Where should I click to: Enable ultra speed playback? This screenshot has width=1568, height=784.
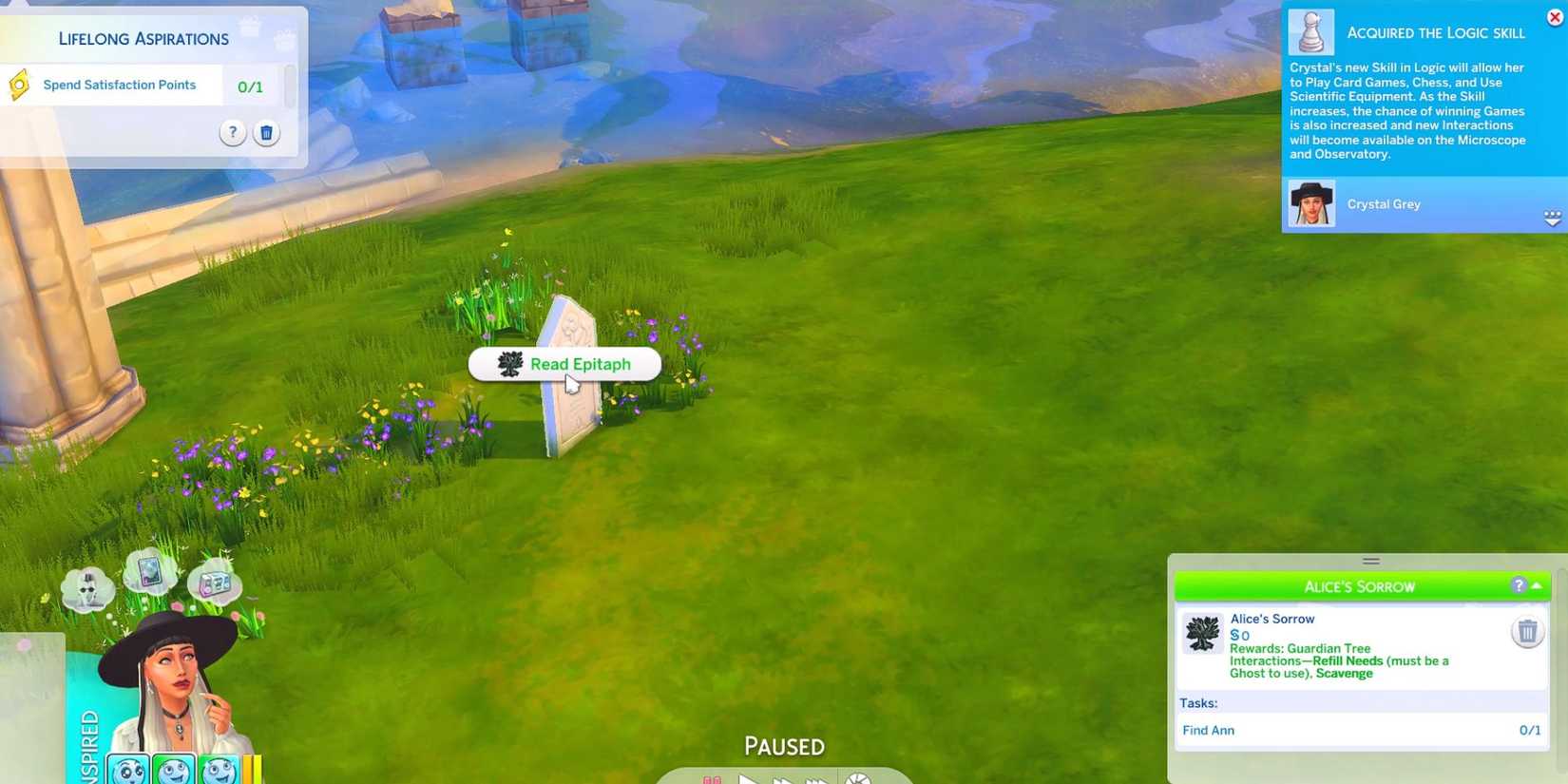coord(813,780)
